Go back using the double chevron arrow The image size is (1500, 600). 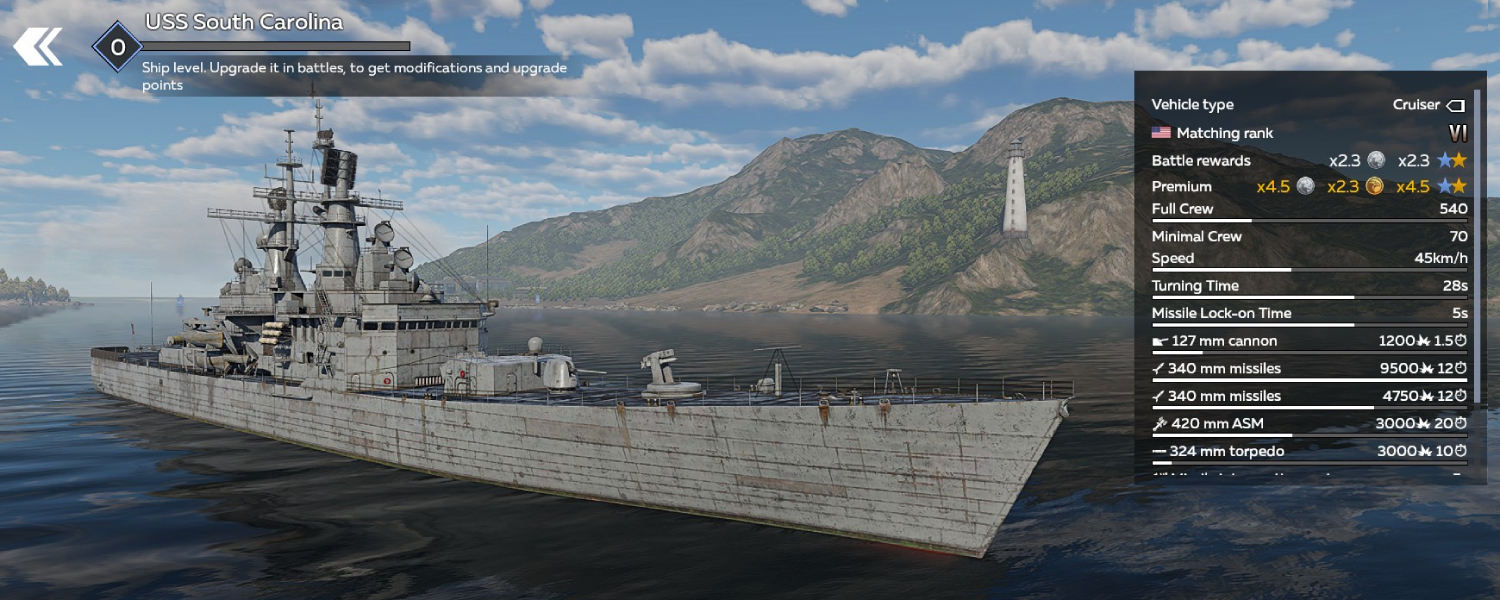click(x=38, y=46)
